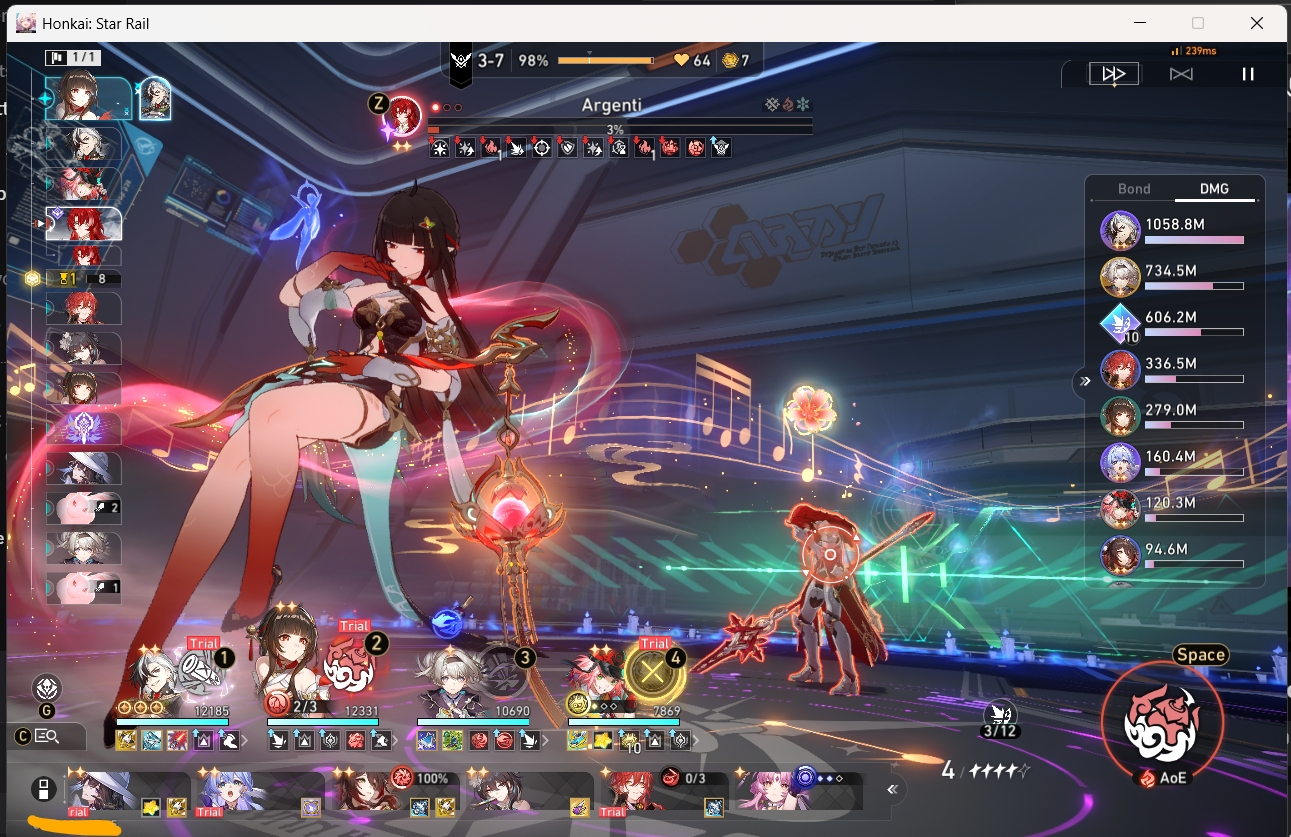Open the battle details magnifier button
This screenshot has width=1291, height=837.
(x=47, y=737)
